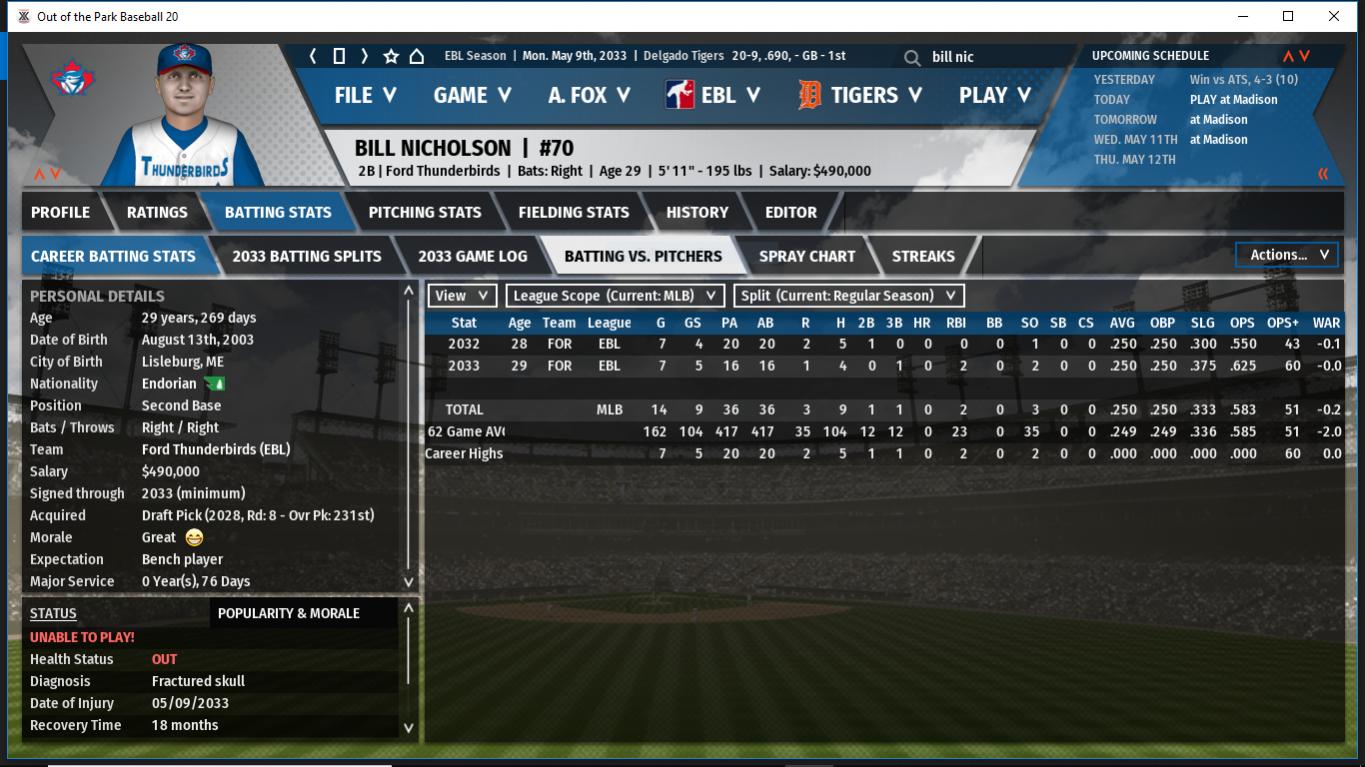Show the FIELDING STATS tab

[x=573, y=212]
